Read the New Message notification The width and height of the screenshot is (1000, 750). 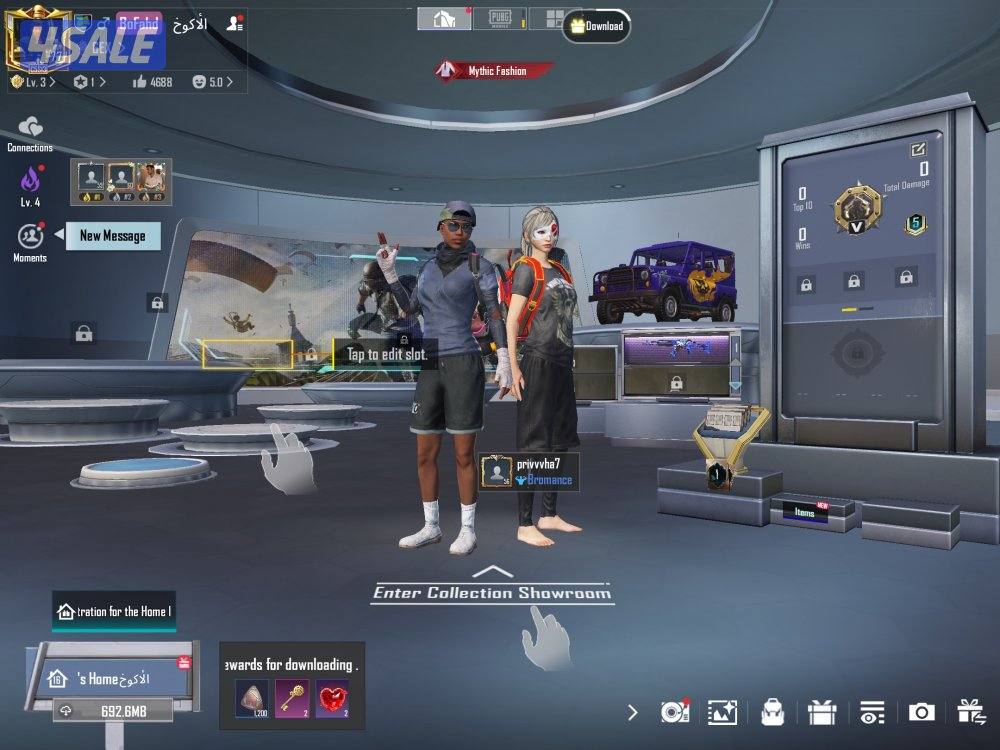pos(112,236)
